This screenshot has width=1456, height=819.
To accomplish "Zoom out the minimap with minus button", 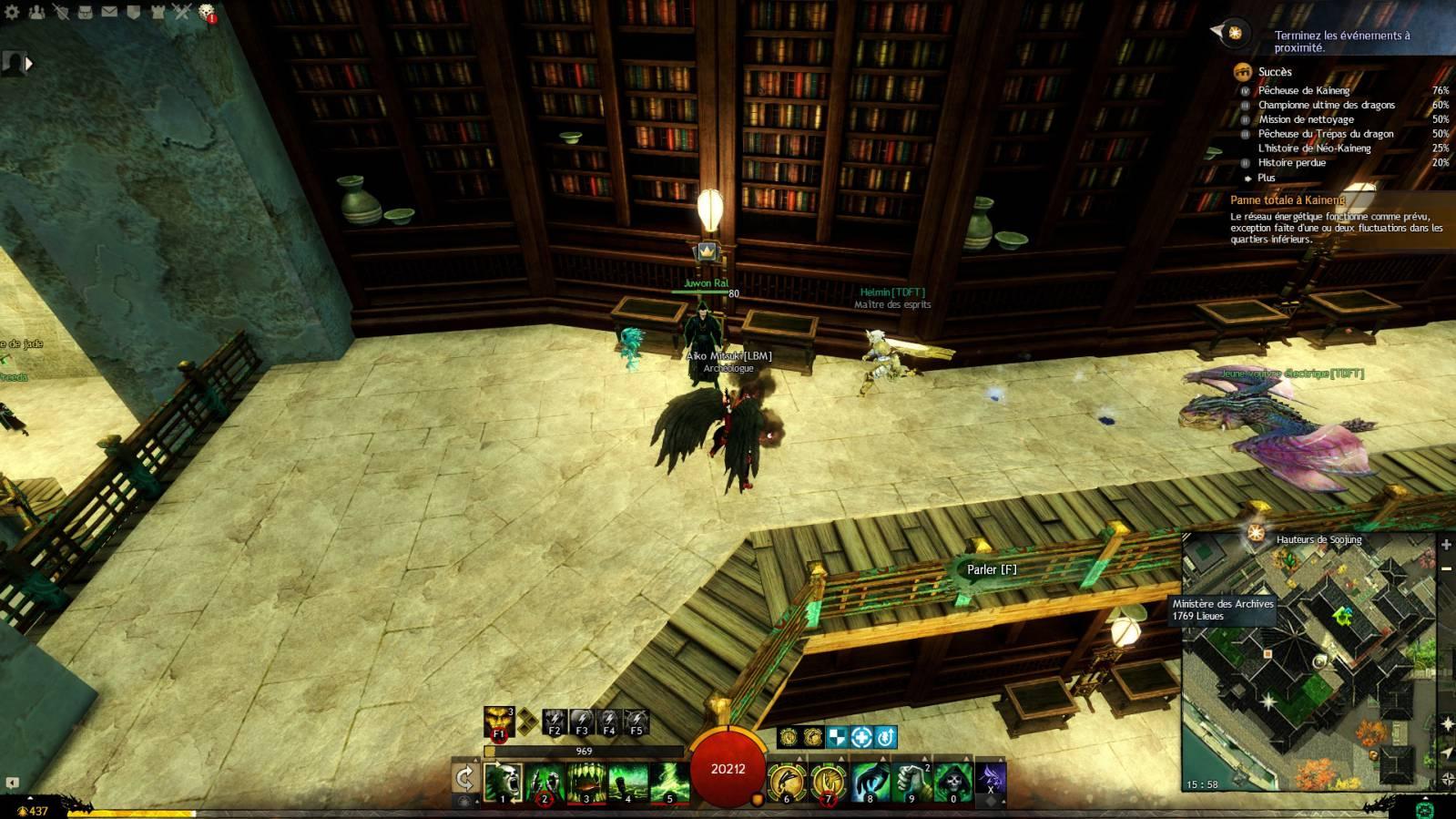I will [1446, 568].
